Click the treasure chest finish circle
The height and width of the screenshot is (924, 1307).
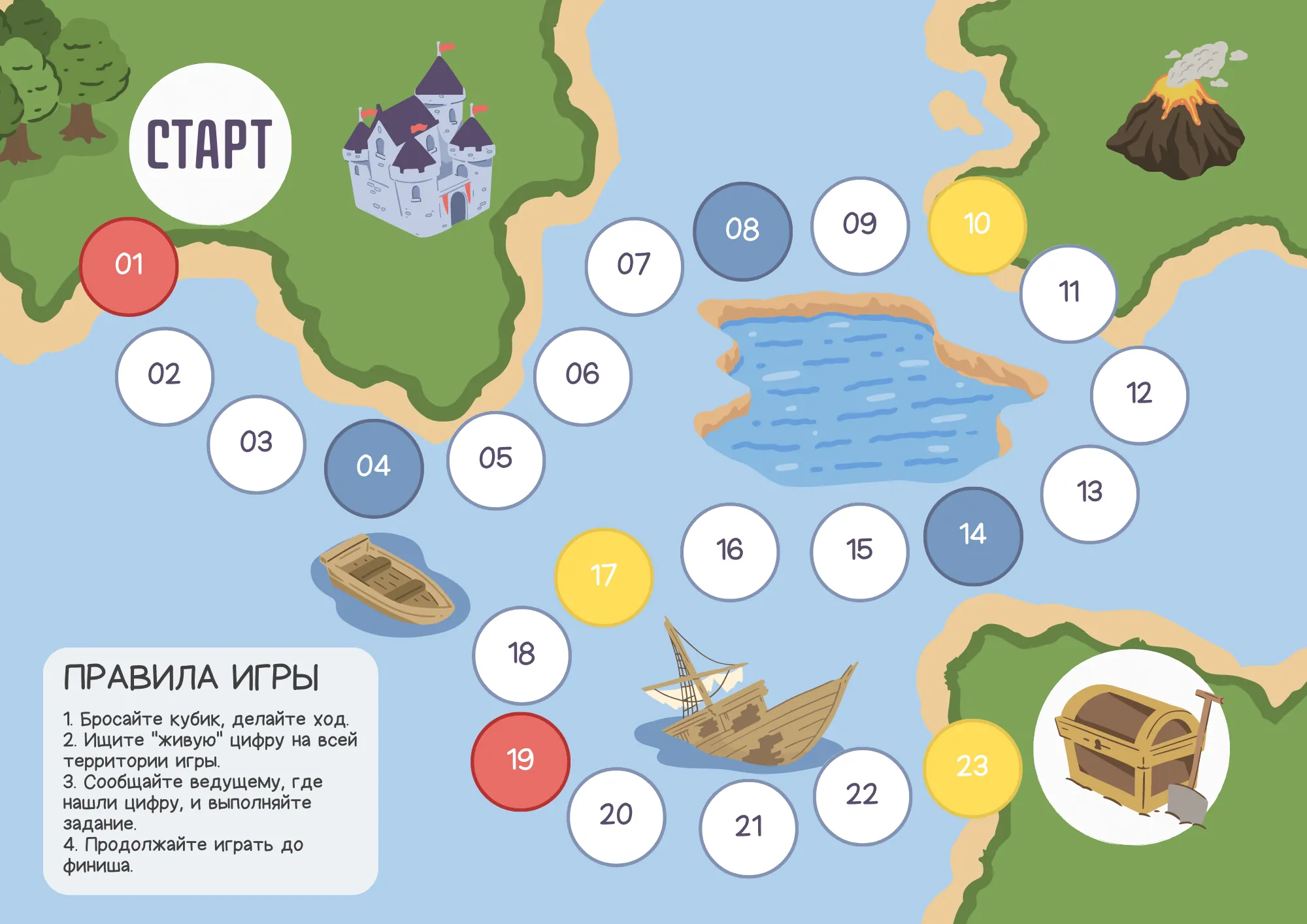(1131, 746)
